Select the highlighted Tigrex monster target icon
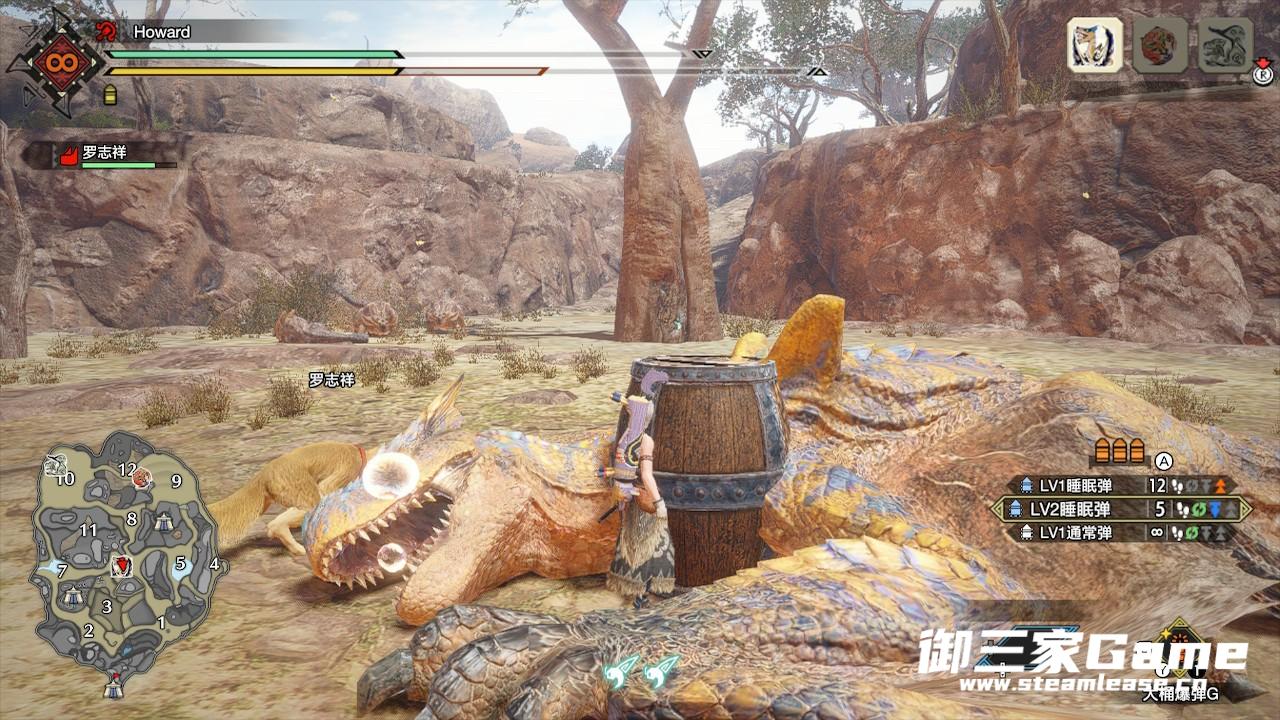This screenshot has width=1280, height=720. click(x=1094, y=45)
